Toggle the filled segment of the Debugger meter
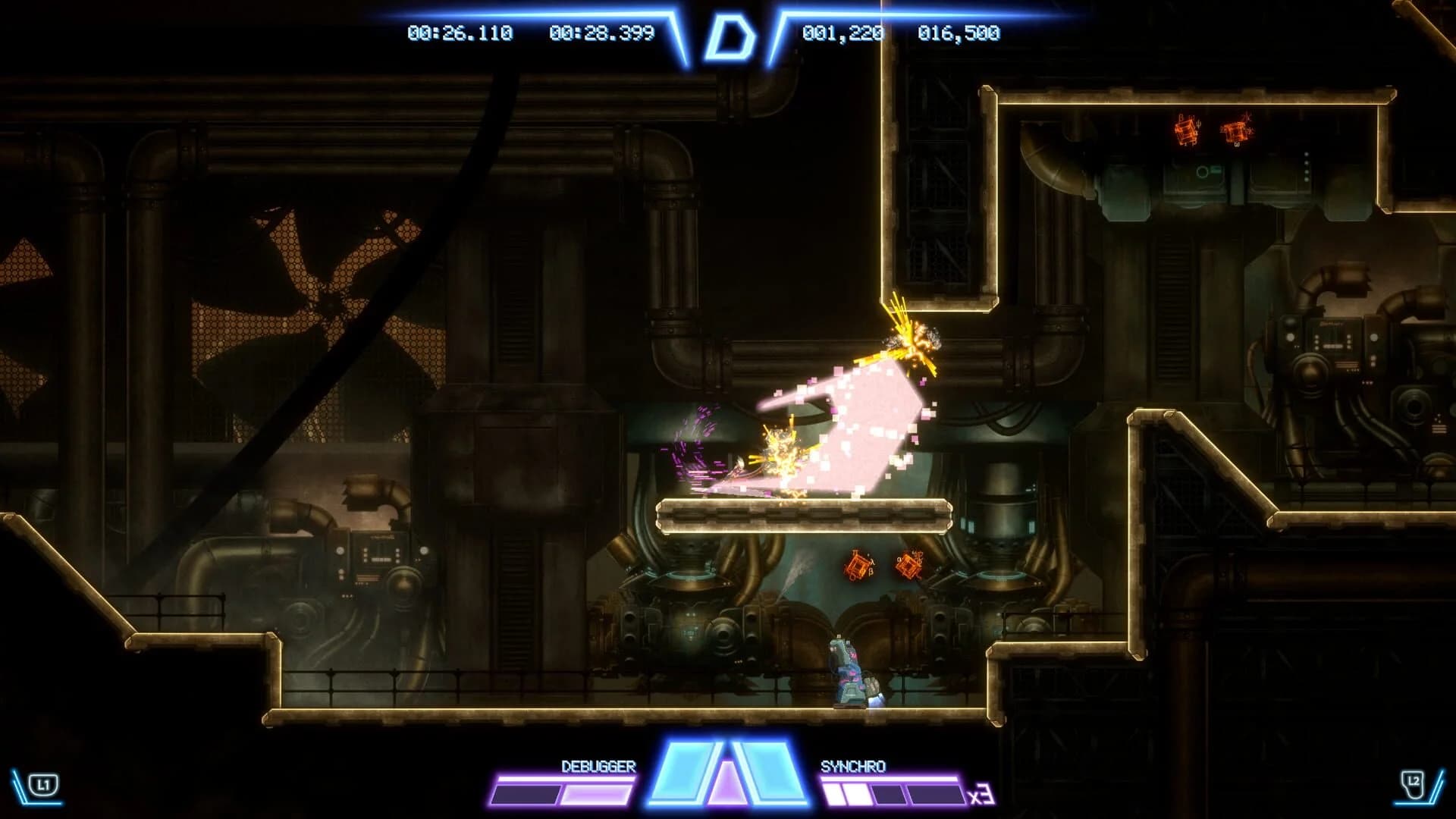 [595, 793]
